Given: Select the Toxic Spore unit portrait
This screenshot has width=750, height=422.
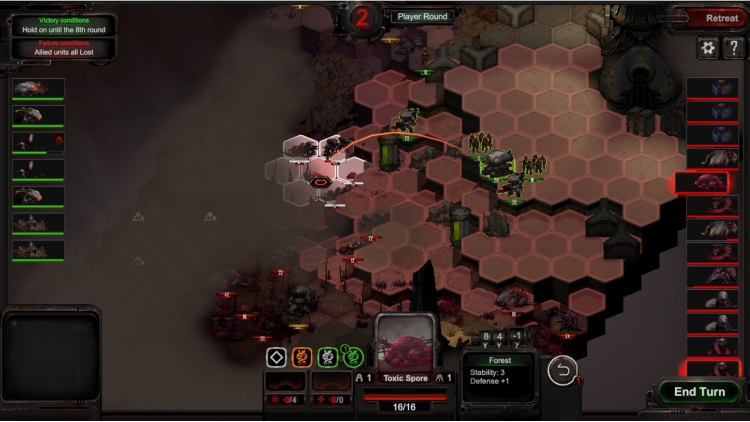Looking at the screenshot, I should pos(406,345).
